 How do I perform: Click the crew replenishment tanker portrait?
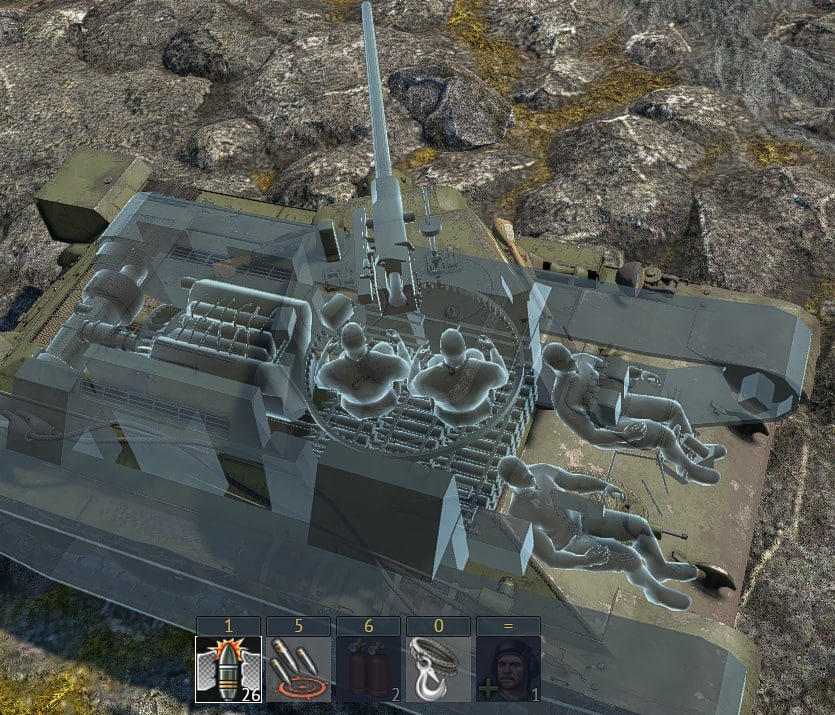508,669
